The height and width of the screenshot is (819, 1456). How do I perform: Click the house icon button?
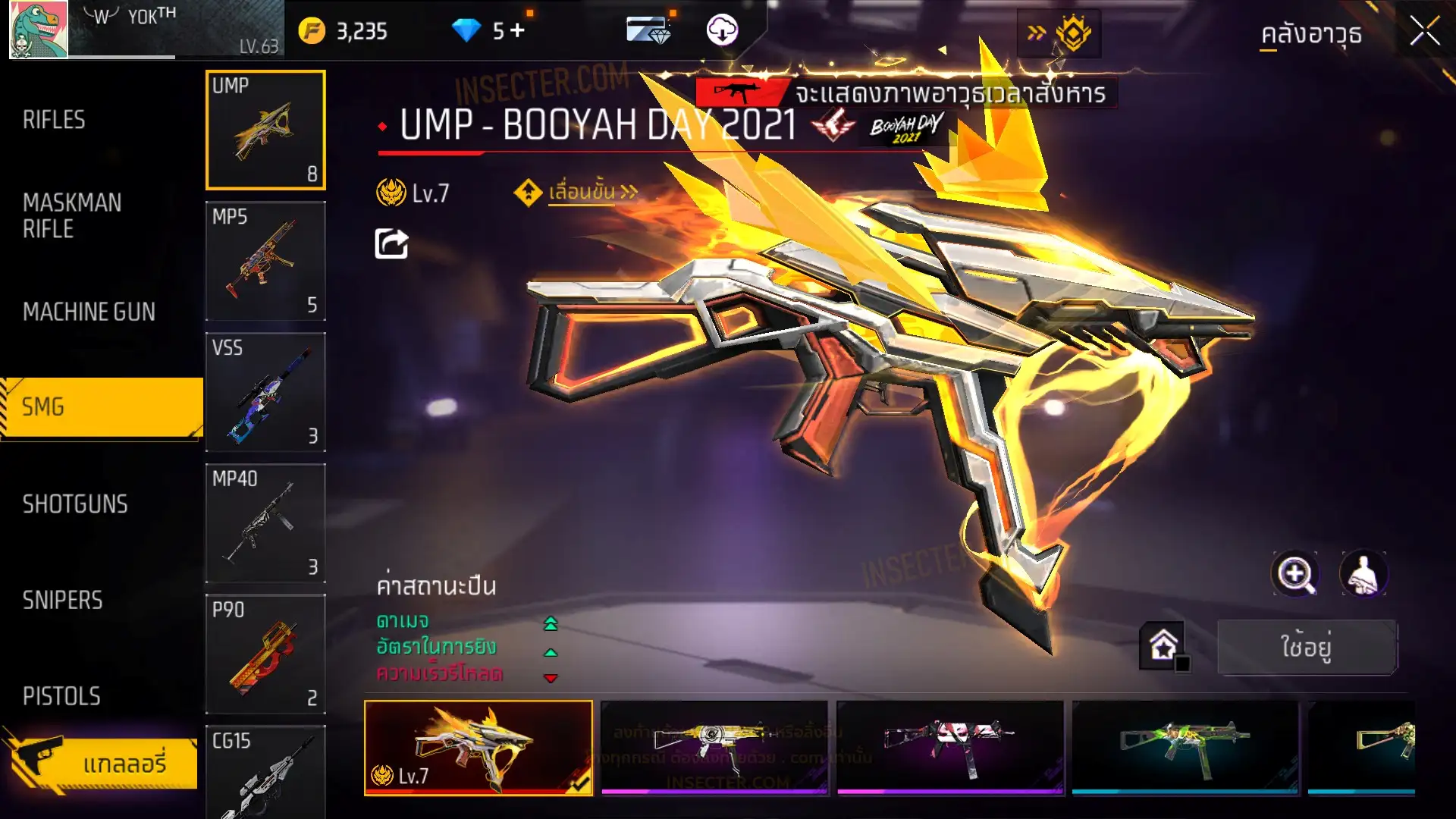(1163, 646)
